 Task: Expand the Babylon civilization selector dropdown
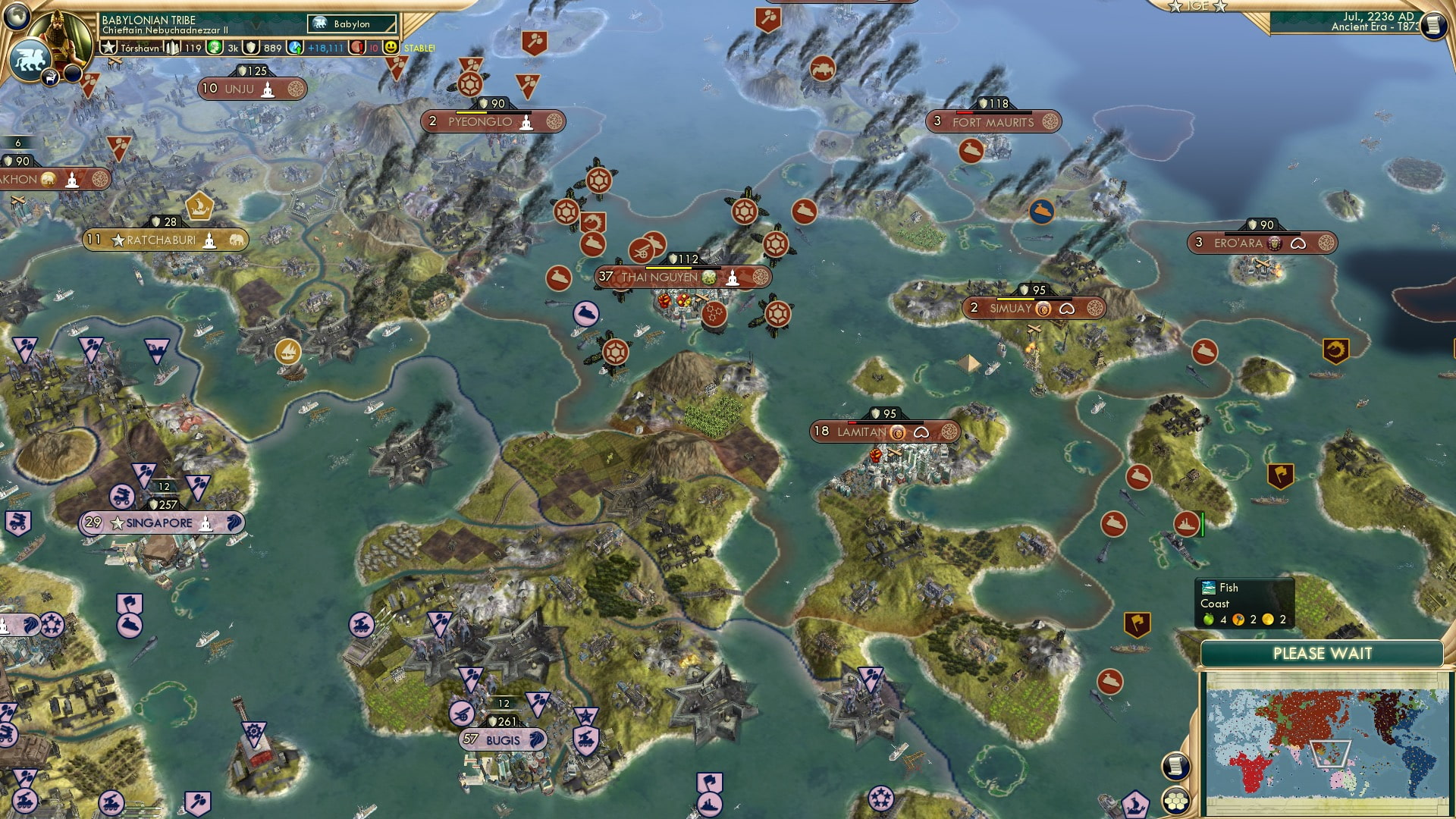[350, 24]
